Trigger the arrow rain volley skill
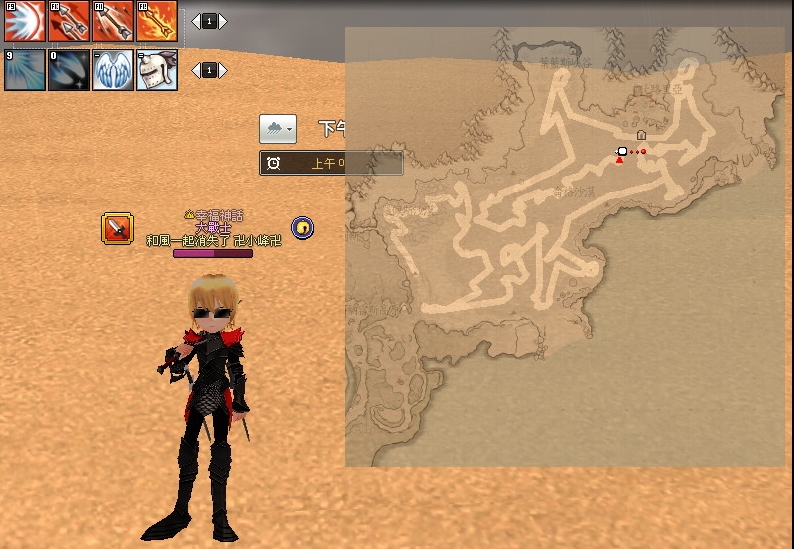This screenshot has height=549, width=794. (113, 21)
